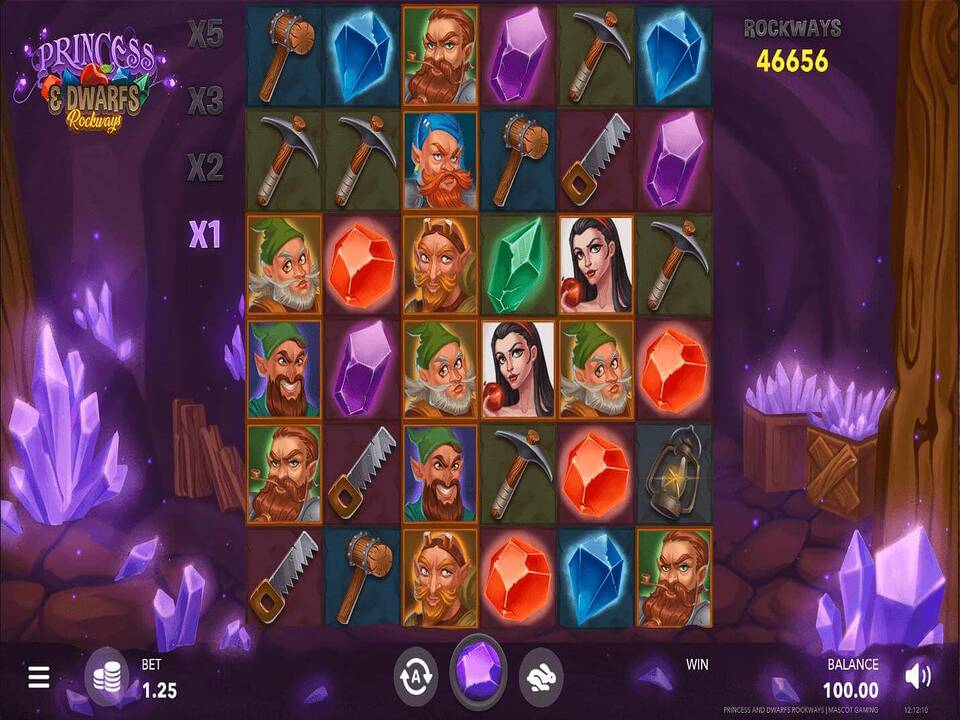Open the hamburger menu
The height and width of the screenshot is (720, 960).
pyautogui.click(x=39, y=677)
